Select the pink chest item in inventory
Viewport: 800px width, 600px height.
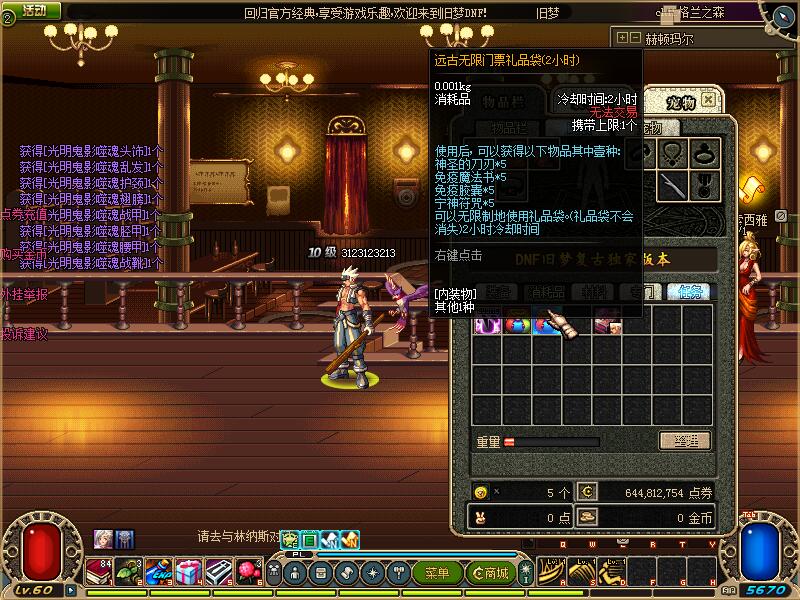606,324
